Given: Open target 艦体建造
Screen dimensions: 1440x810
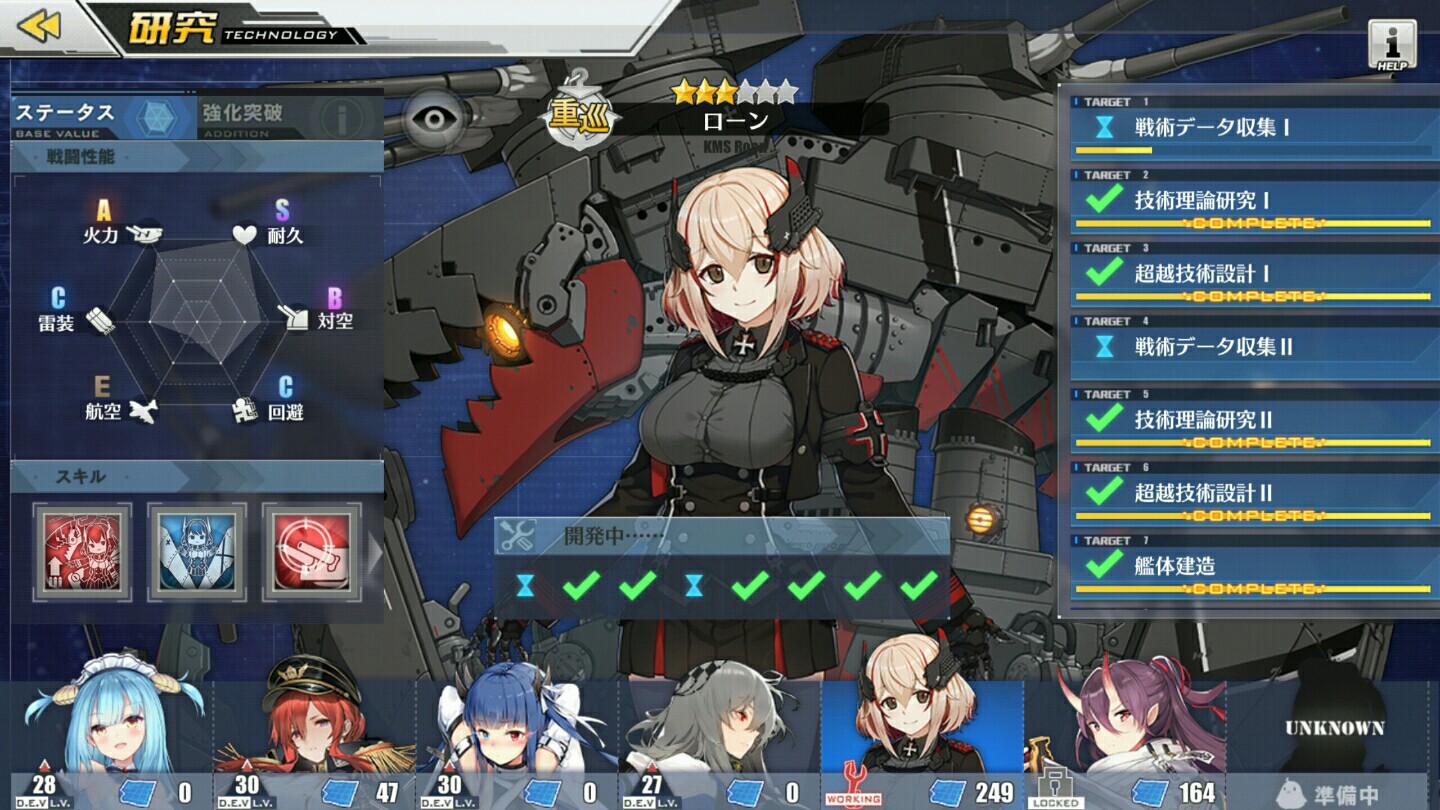Looking at the screenshot, I should tap(1250, 568).
